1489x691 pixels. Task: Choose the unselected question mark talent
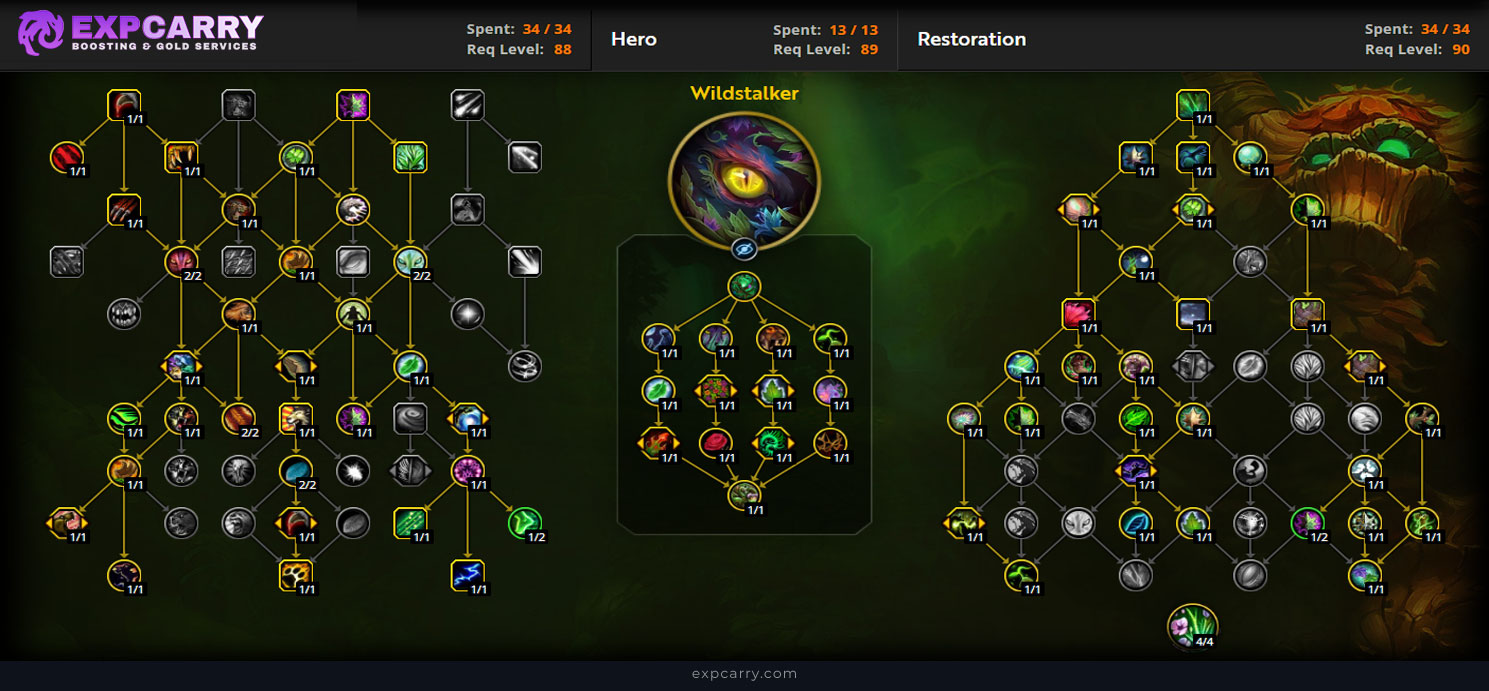[1249, 470]
